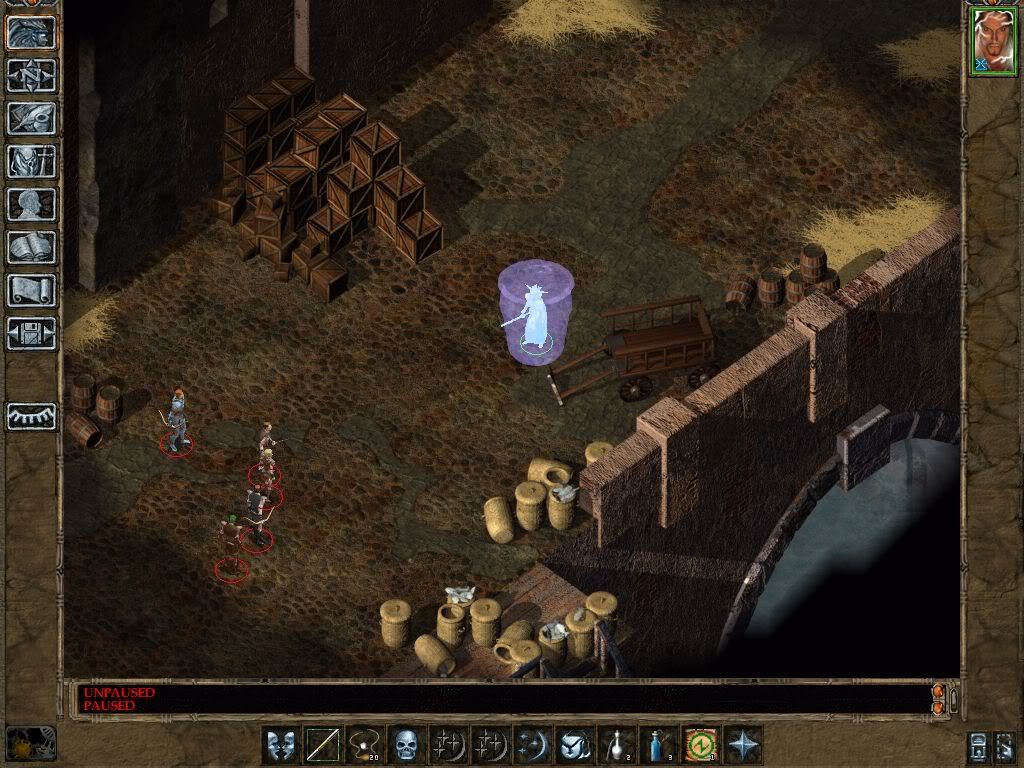The width and height of the screenshot is (1024, 768).
Task: Open special abilities four-point star icon
Action: [x=743, y=745]
